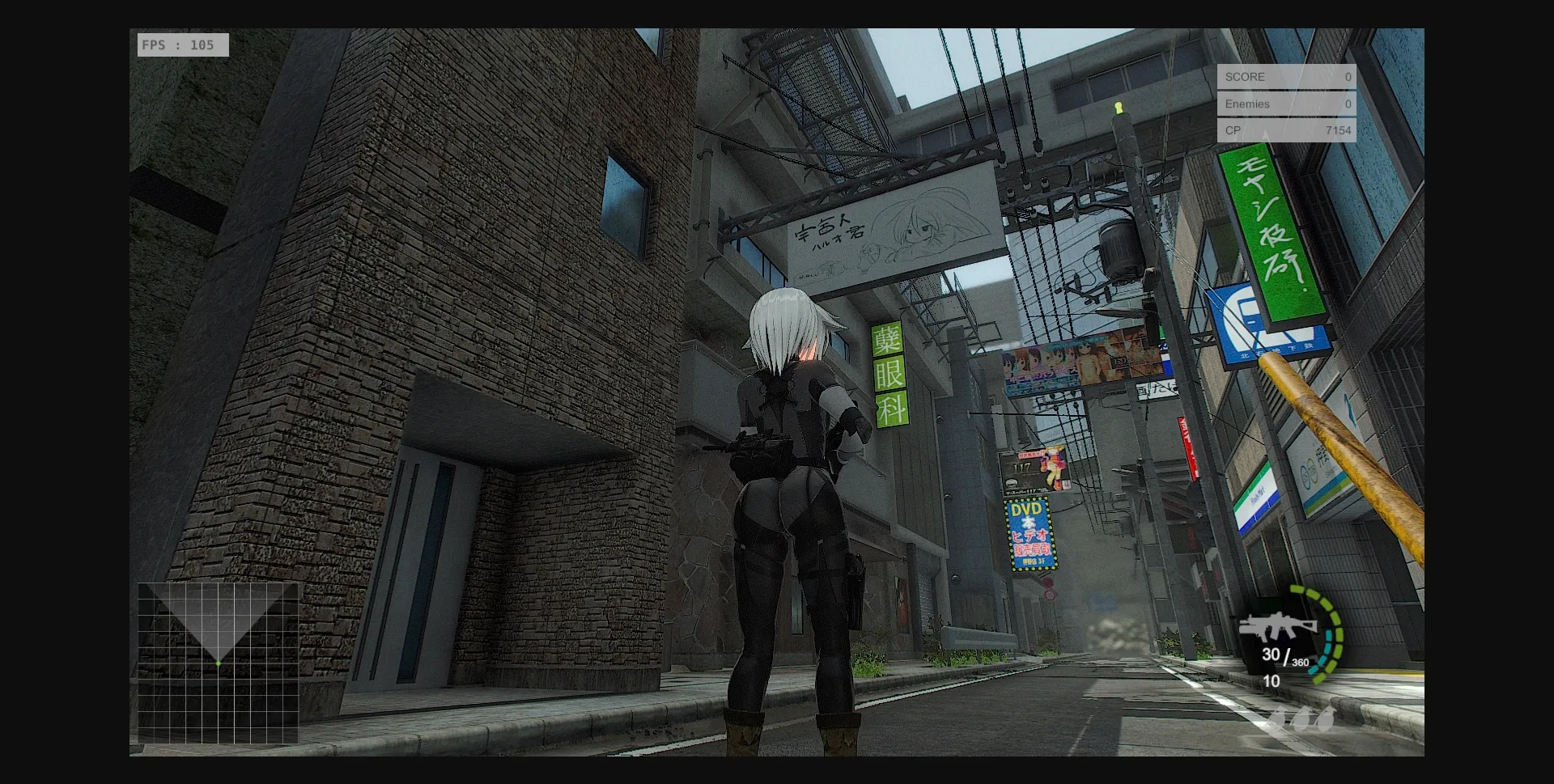Toggle the SCORE row in the stats panel
Screen dimensions: 1554x784
click(x=1286, y=77)
